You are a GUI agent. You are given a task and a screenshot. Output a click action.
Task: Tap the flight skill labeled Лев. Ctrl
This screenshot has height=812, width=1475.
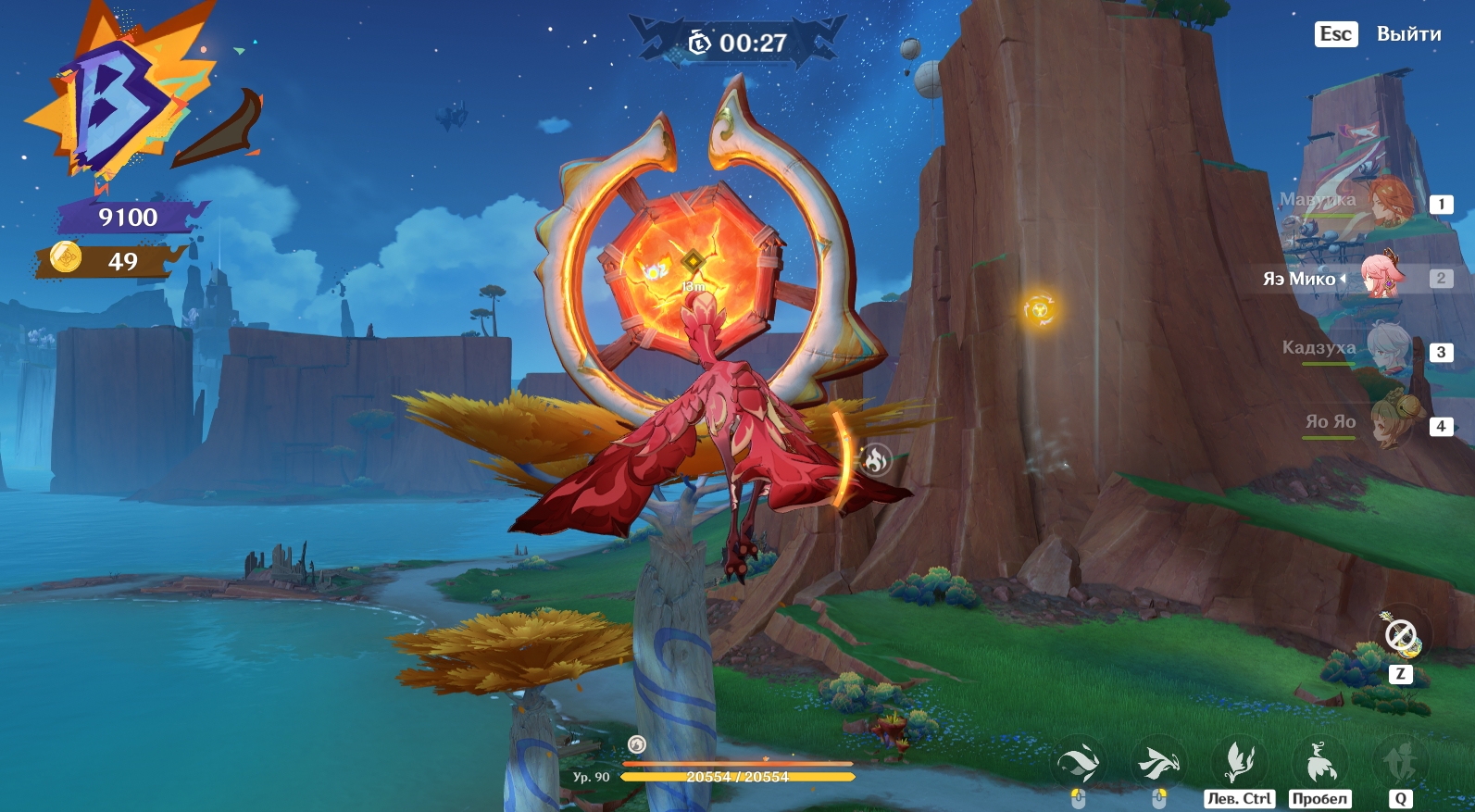tap(1239, 763)
